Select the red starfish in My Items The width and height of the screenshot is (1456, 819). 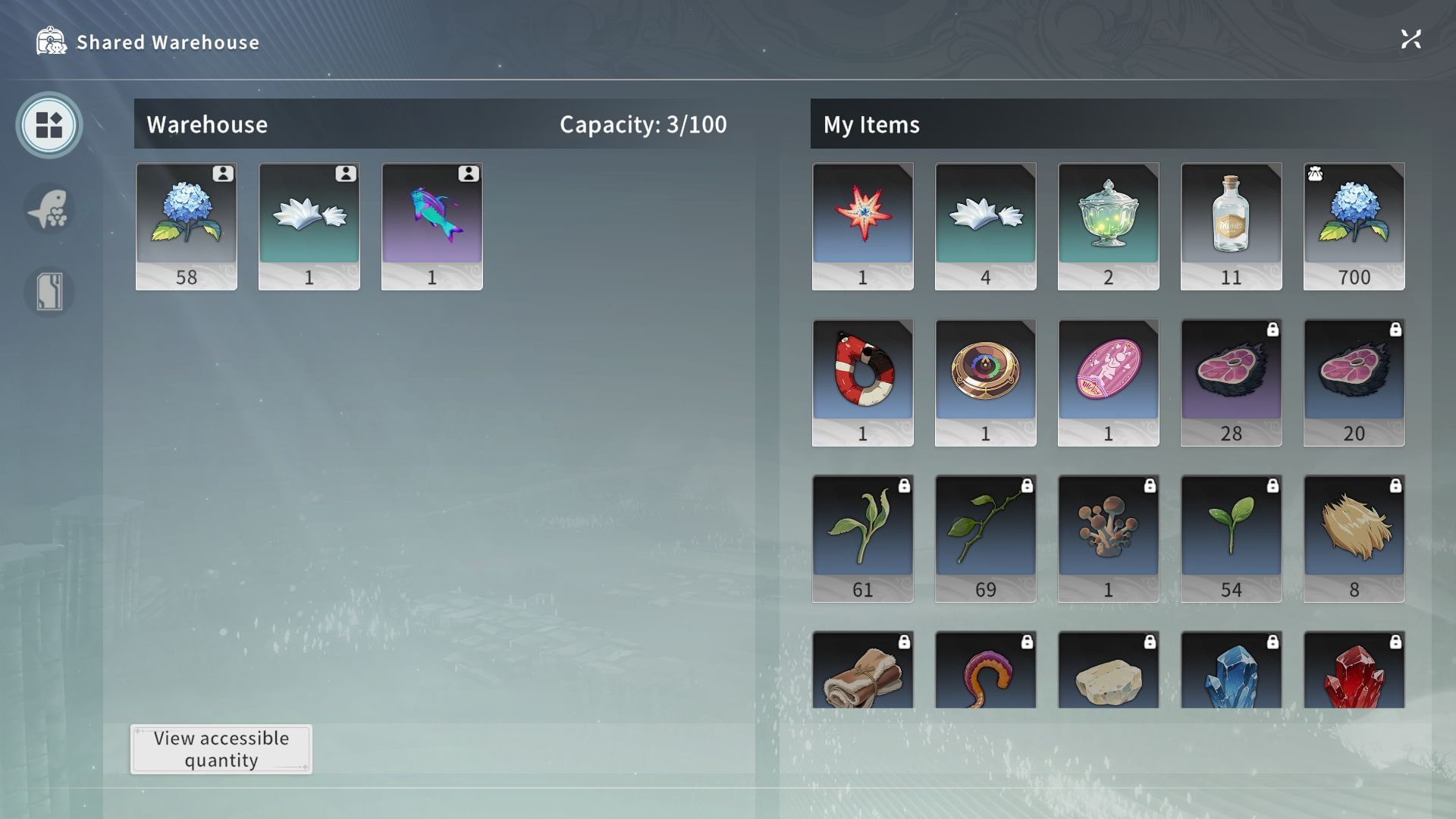point(863,226)
